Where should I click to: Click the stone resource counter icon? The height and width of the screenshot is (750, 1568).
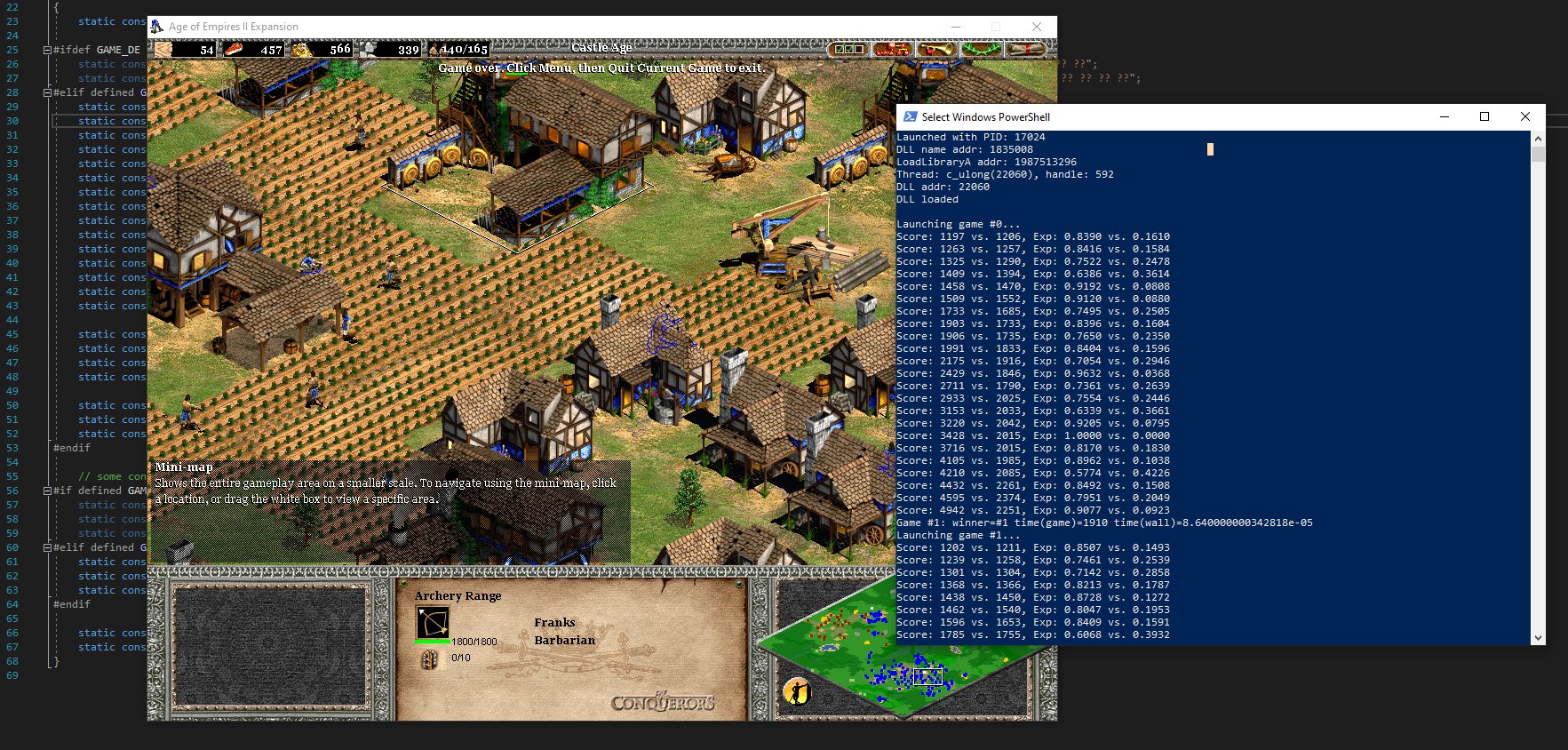(x=366, y=50)
